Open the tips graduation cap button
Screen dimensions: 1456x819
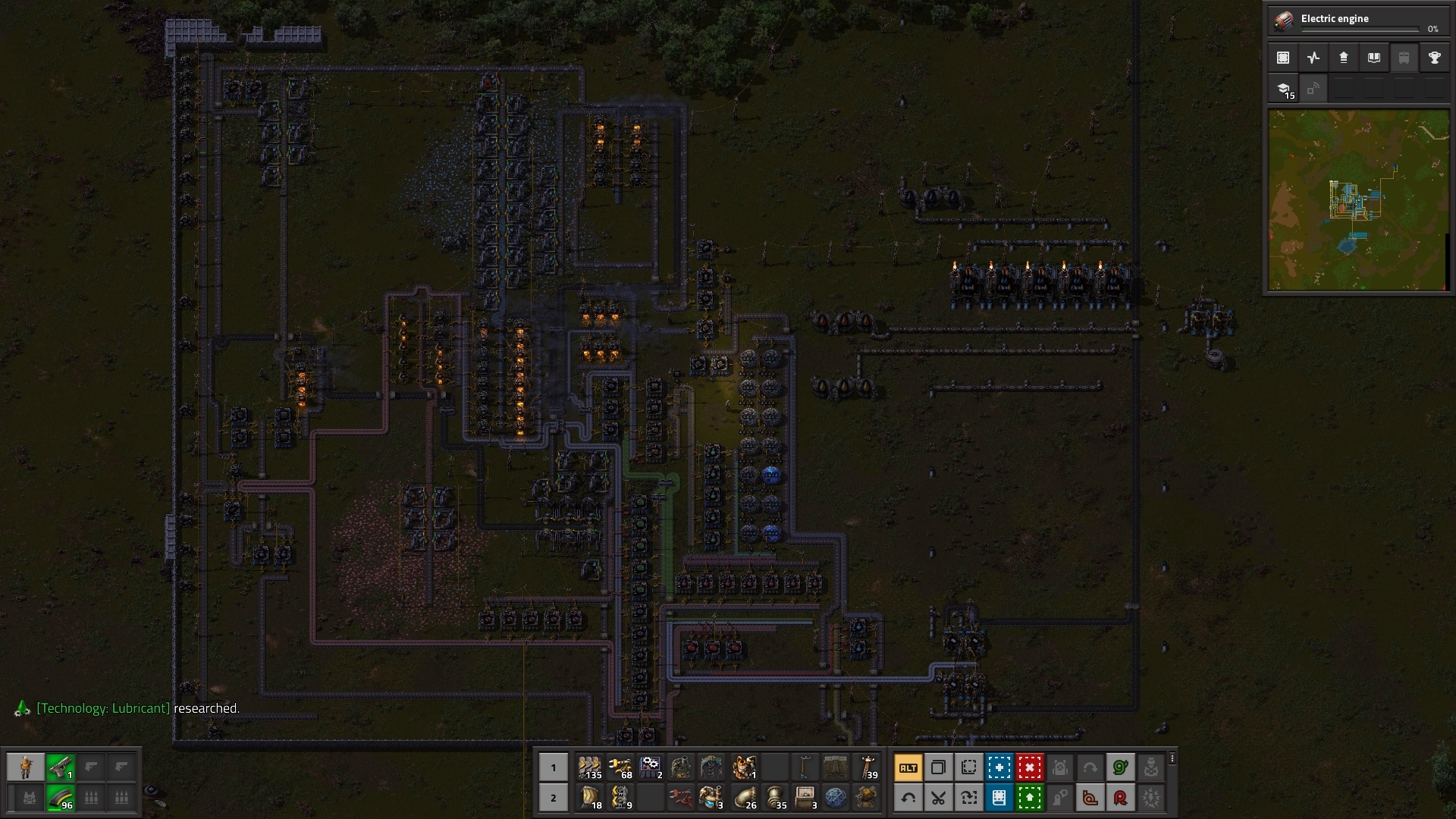[1283, 89]
